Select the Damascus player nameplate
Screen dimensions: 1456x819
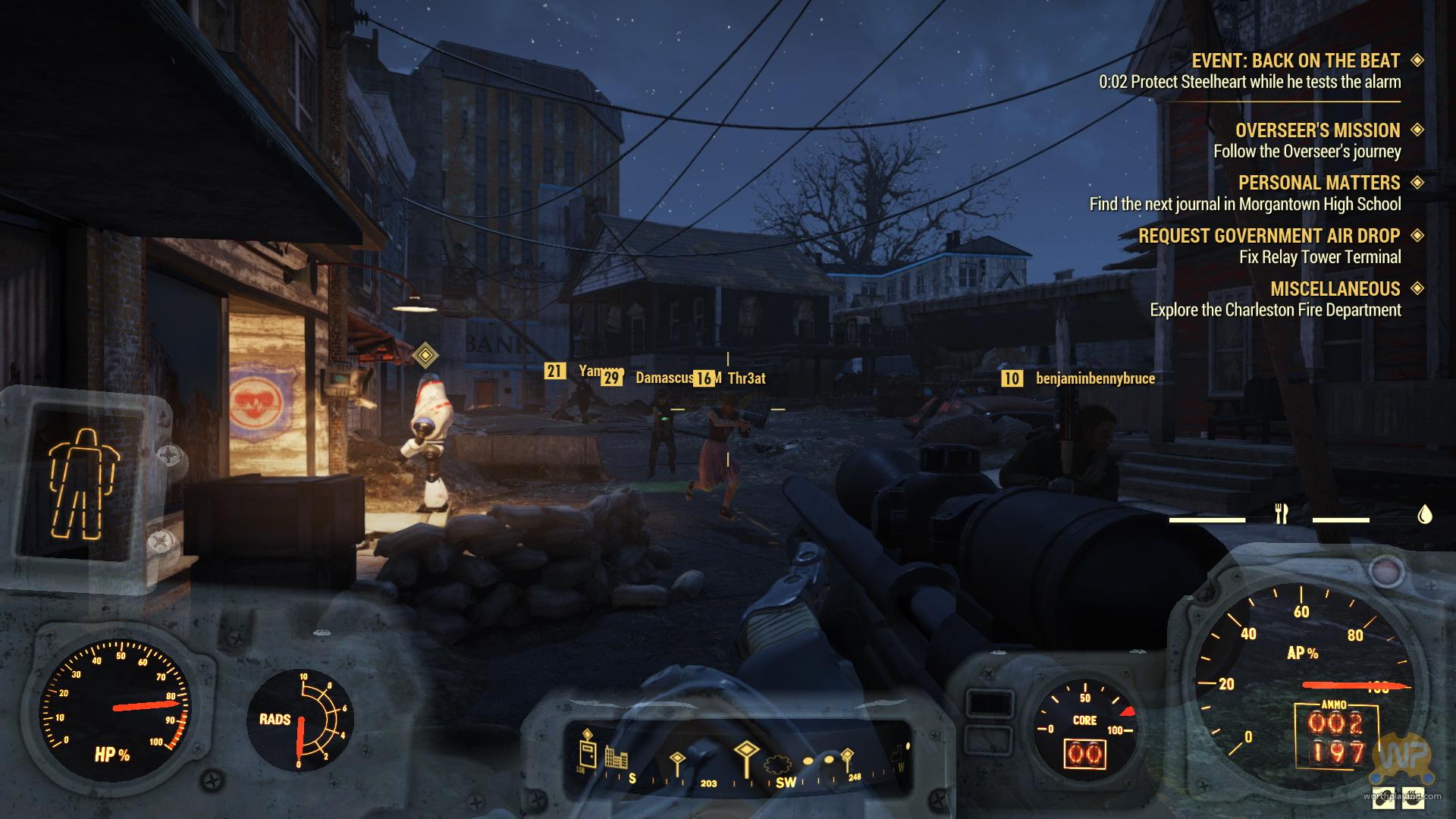coord(664,378)
